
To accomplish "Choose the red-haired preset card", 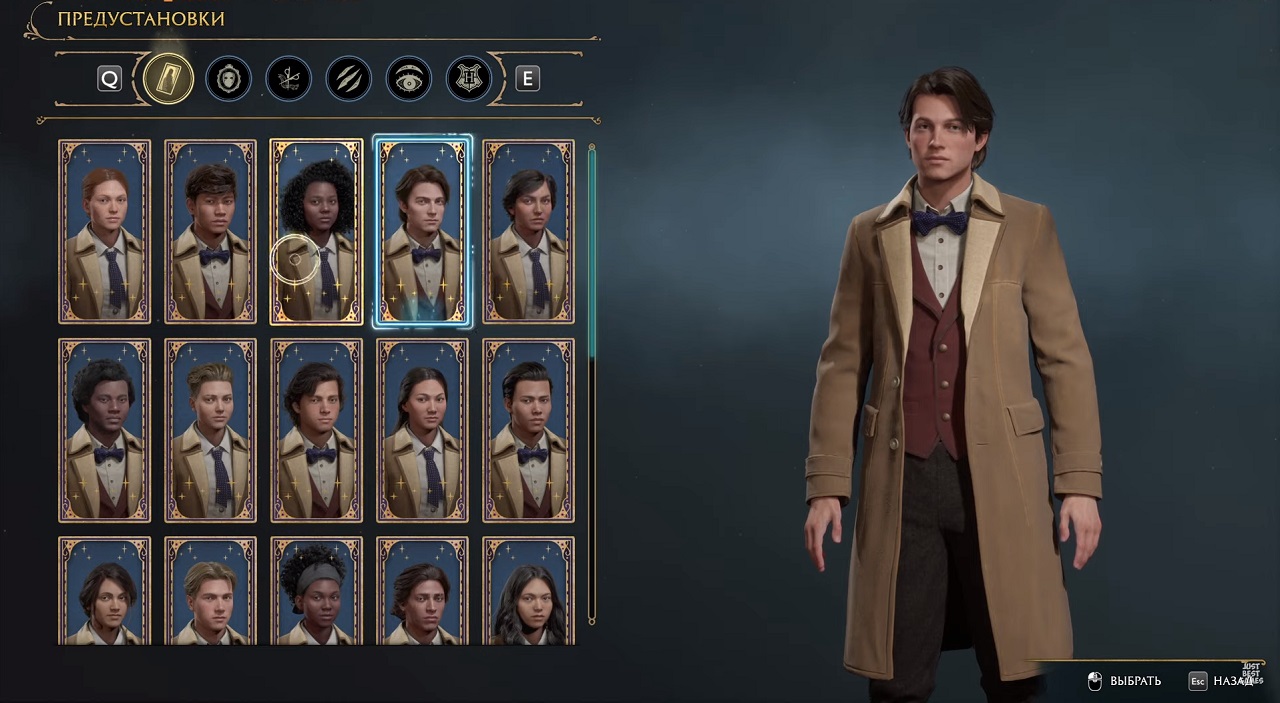I will (x=105, y=232).
